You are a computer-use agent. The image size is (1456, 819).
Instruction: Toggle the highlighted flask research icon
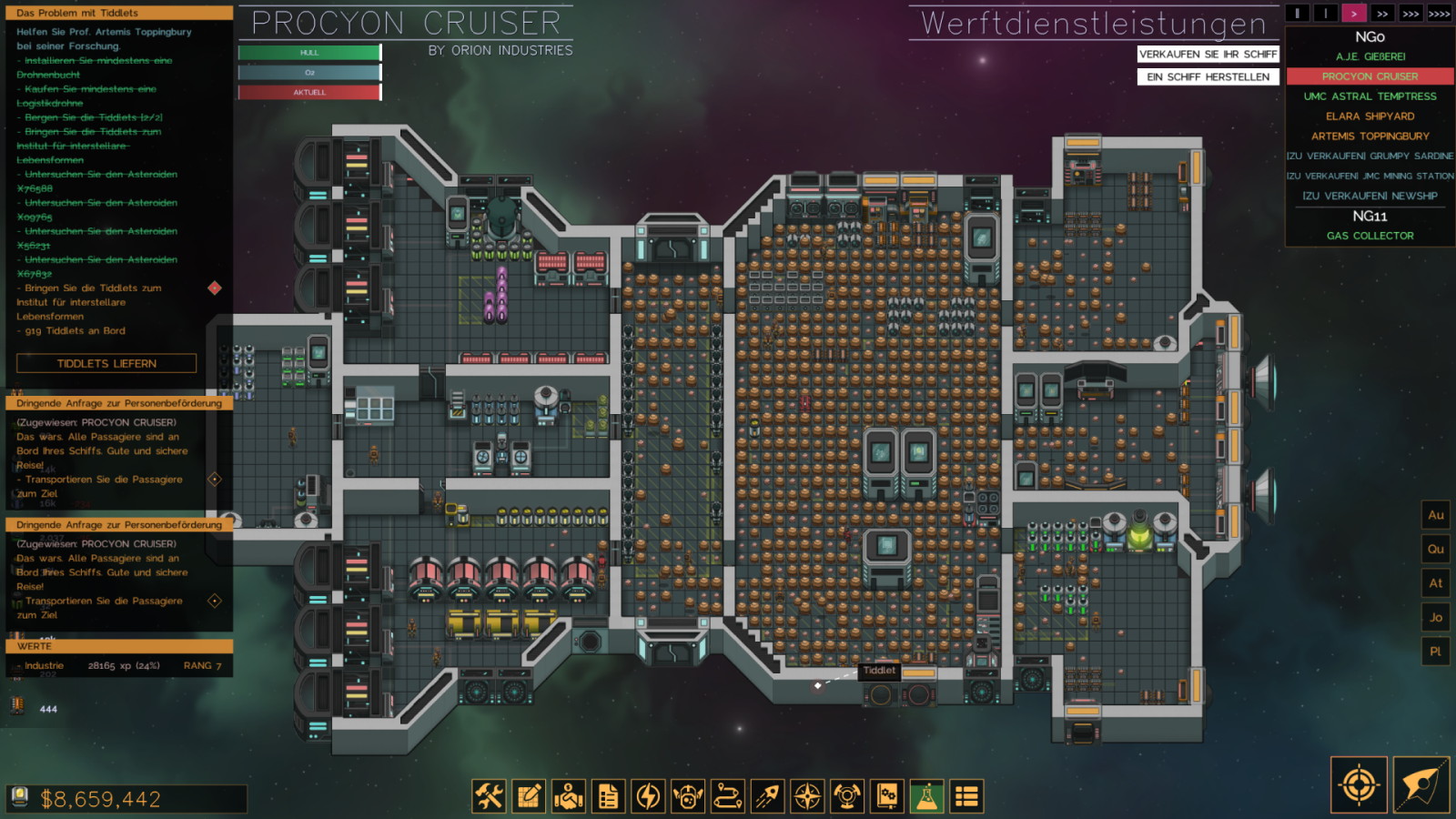click(x=926, y=796)
